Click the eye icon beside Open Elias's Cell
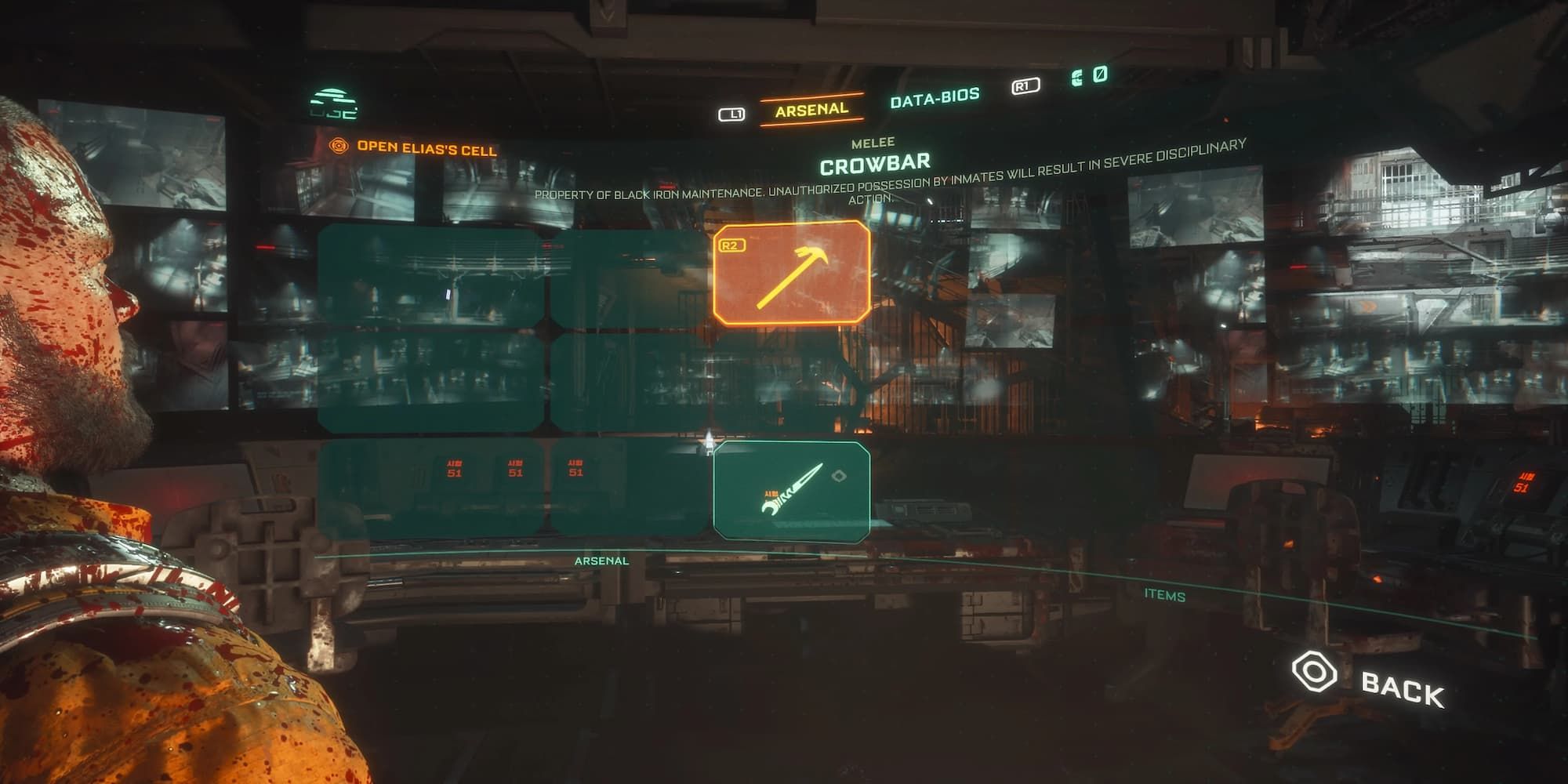 pyautogui.click(x=339, y=145)
